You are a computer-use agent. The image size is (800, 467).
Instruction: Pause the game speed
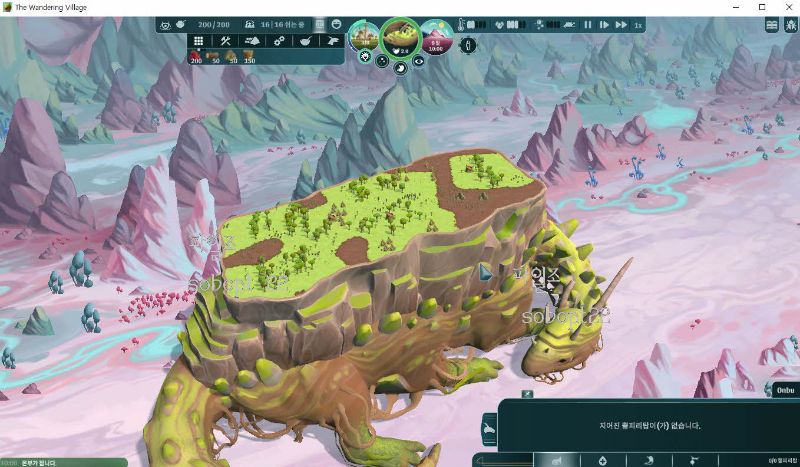click(x=588, y=24)
